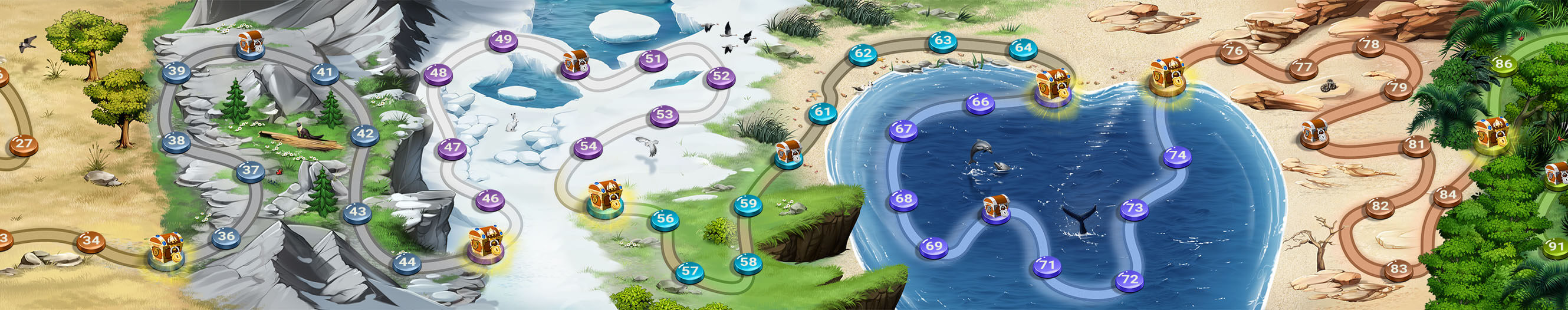Select level 63 node
Screen dimensions: 1568x310
tap(943, 41)
